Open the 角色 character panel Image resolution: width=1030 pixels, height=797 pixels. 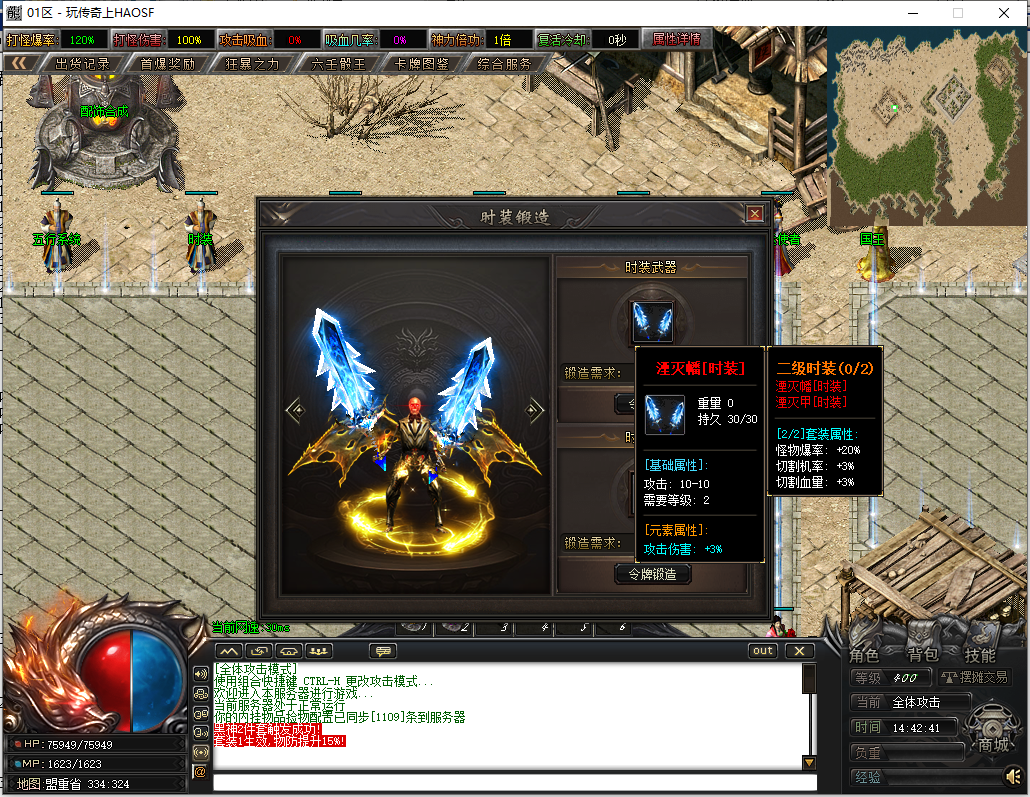coord(864,655)
